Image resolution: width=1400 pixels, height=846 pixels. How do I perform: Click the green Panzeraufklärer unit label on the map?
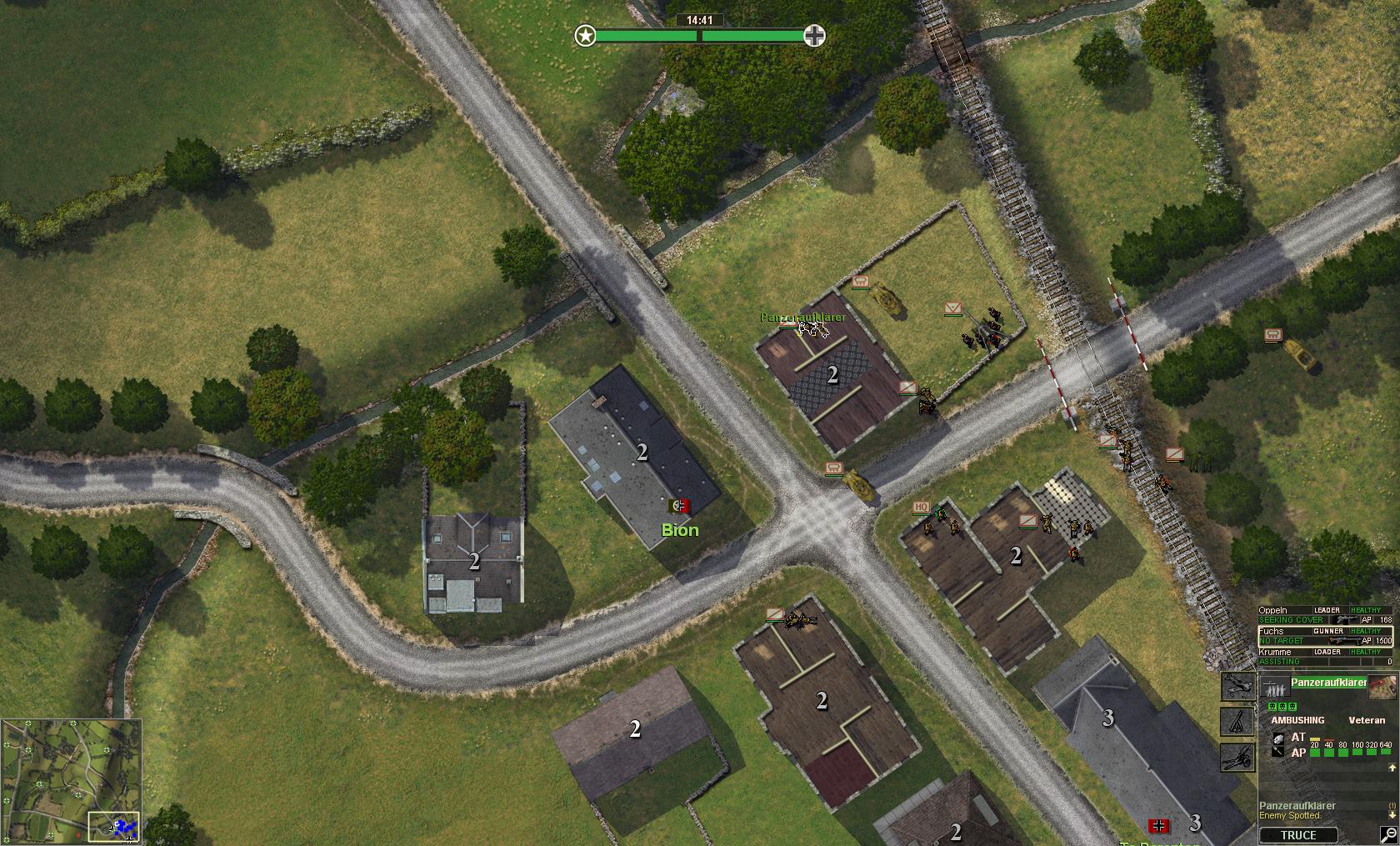click(802, 317)
